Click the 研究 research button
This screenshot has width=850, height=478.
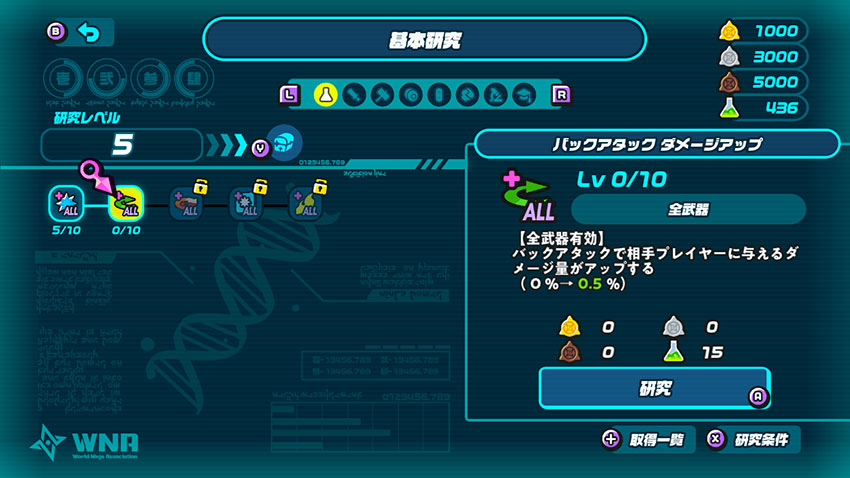point(656,388)
